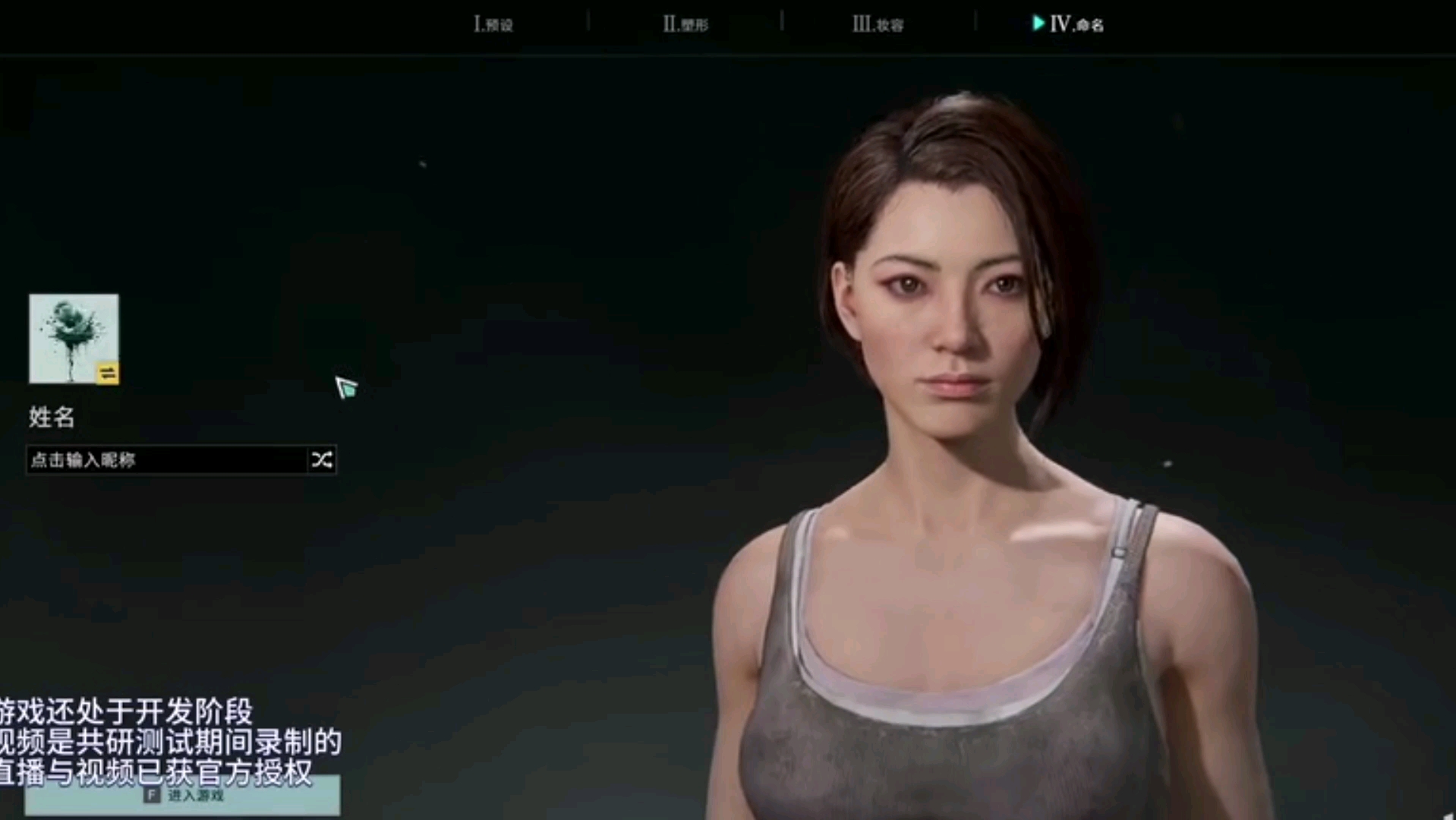
Task: Randomize the nickname with shuffle icon
Action: pos(321,460)
